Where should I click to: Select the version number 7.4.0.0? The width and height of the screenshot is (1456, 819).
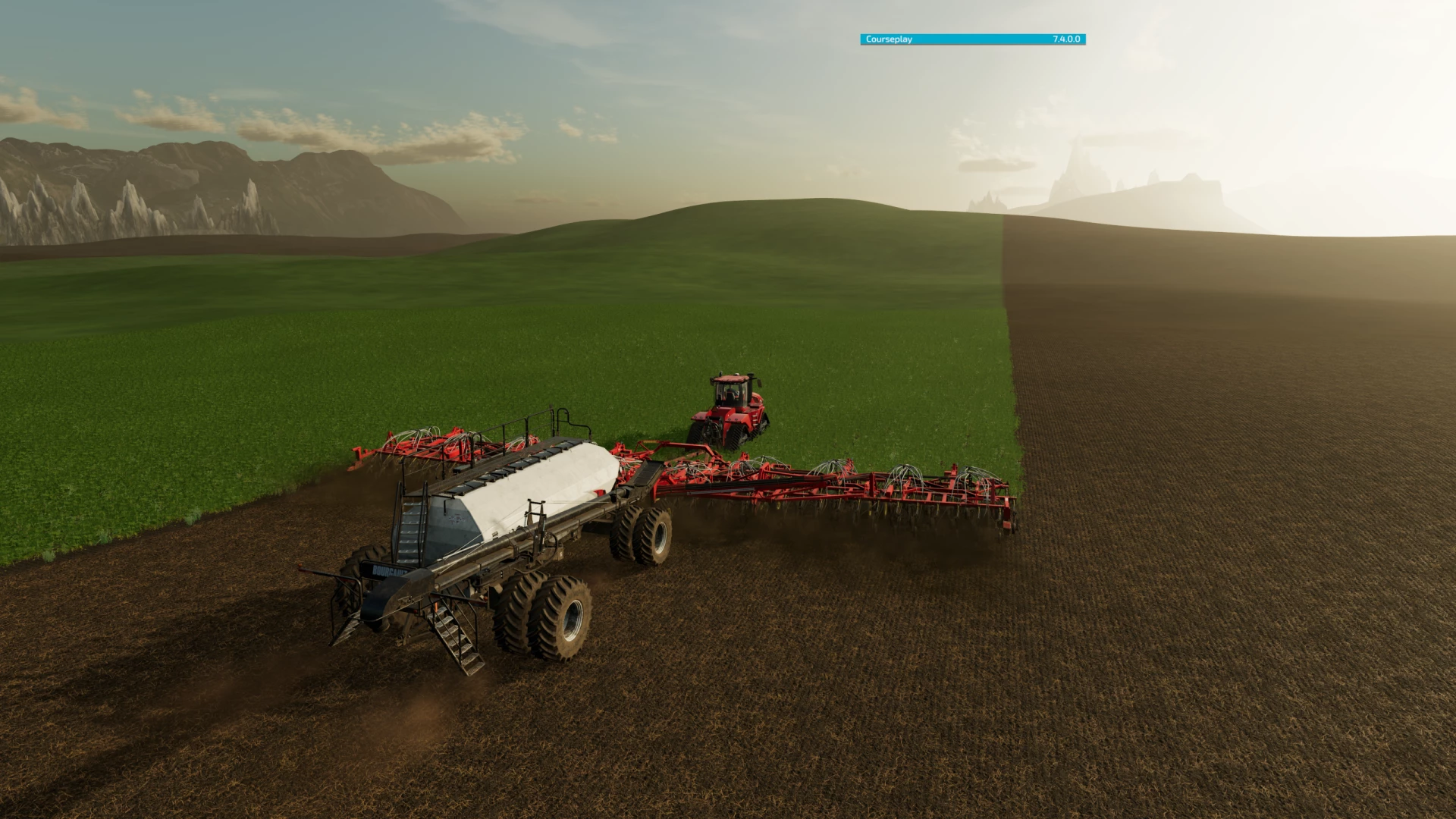[x=1065, y=38]
